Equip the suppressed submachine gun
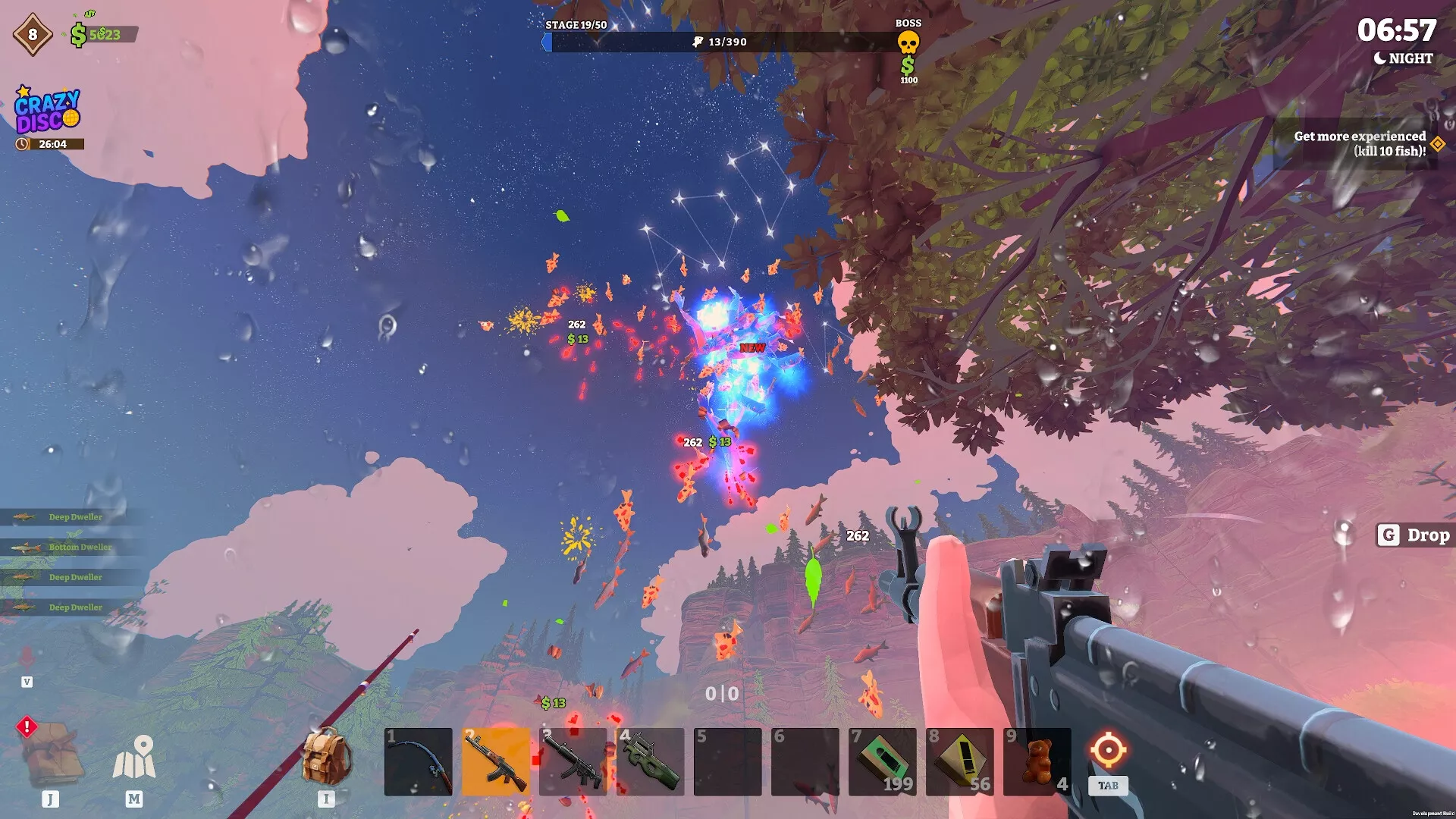 [x=573, y=761]
